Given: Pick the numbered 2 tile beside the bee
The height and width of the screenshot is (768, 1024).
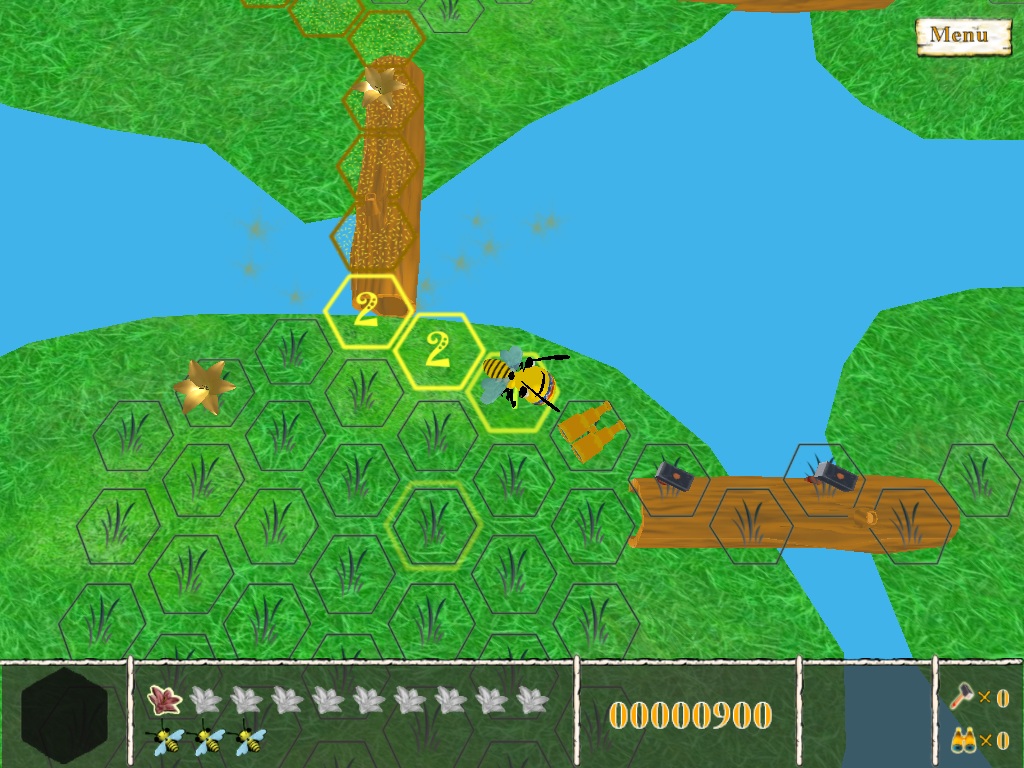Looking at the screenshot, I should (437, 350).
